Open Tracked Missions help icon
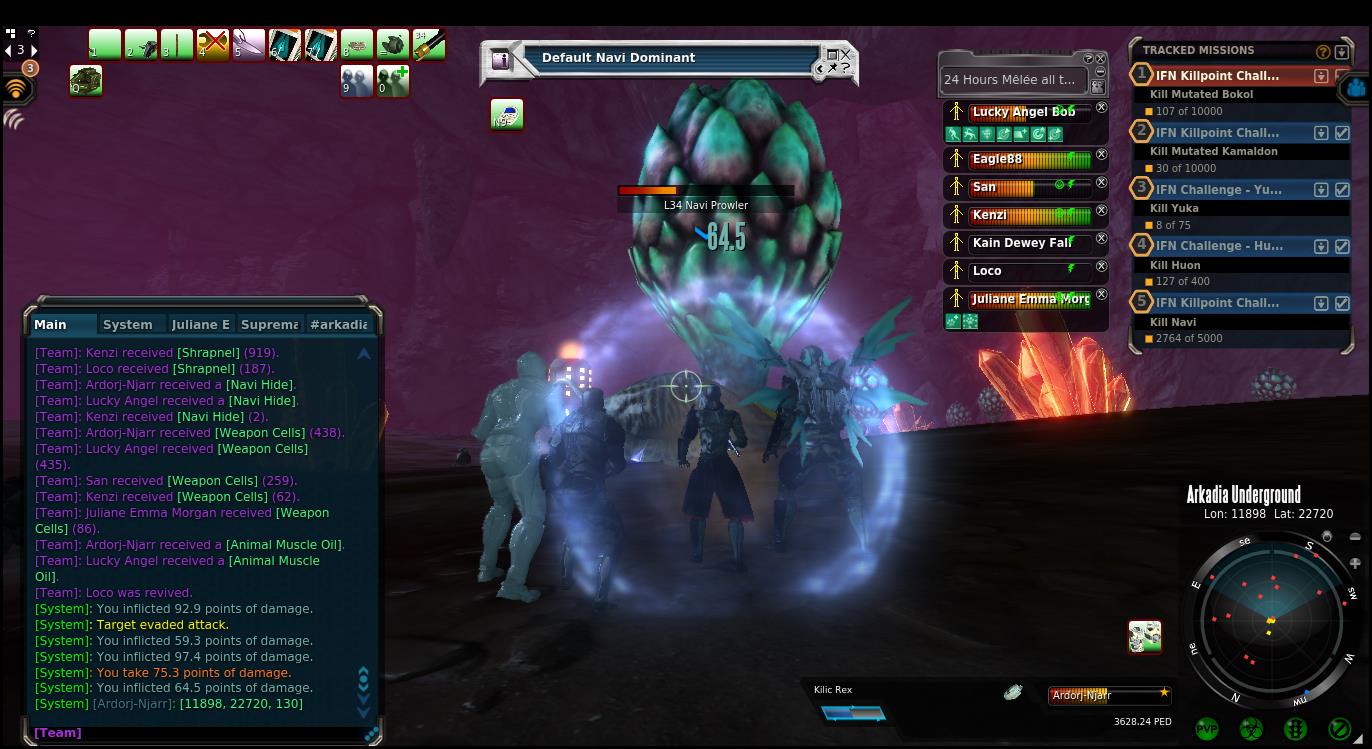Screen dimensions: 1372x749 [1323, 52]
